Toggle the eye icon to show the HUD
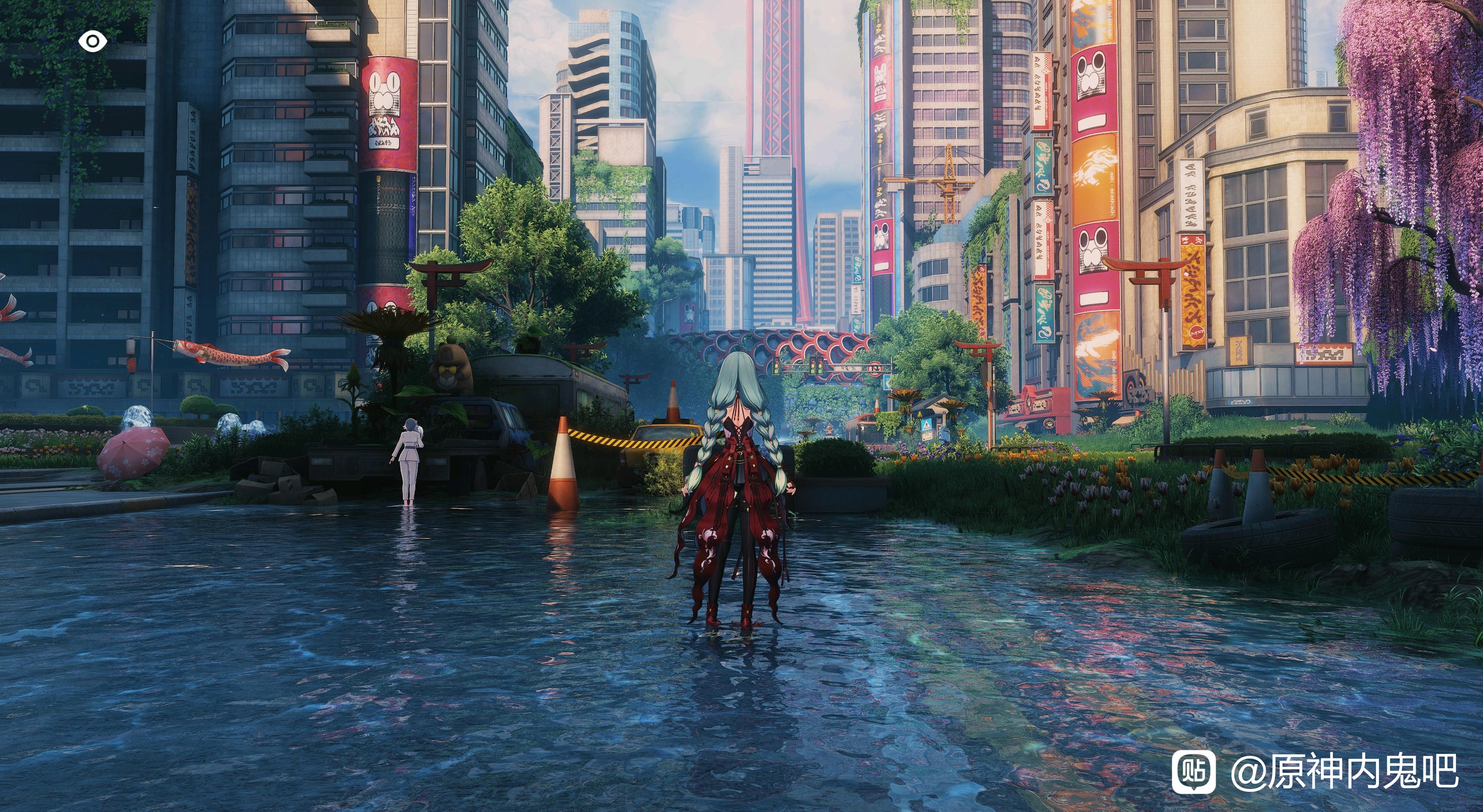The image size is (1483, 812). [x=92, y=41]
